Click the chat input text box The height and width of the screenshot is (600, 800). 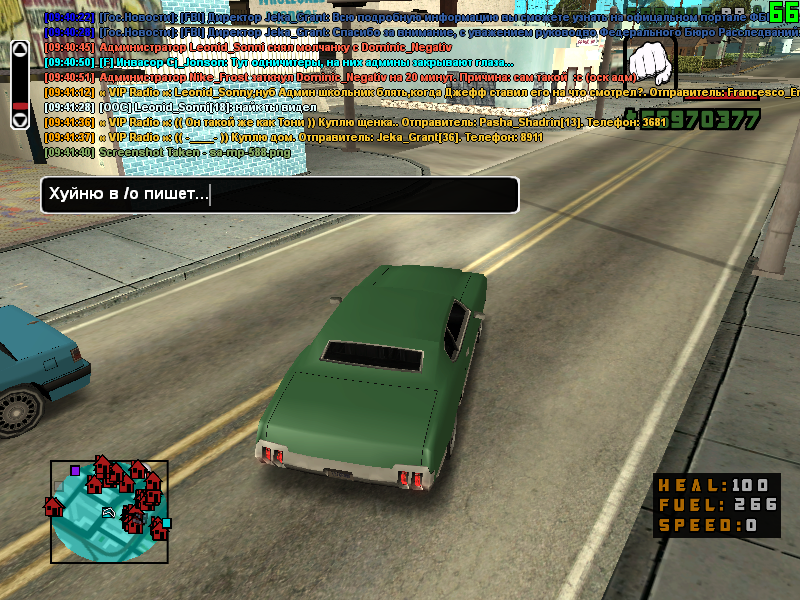(x=279, y=195)
